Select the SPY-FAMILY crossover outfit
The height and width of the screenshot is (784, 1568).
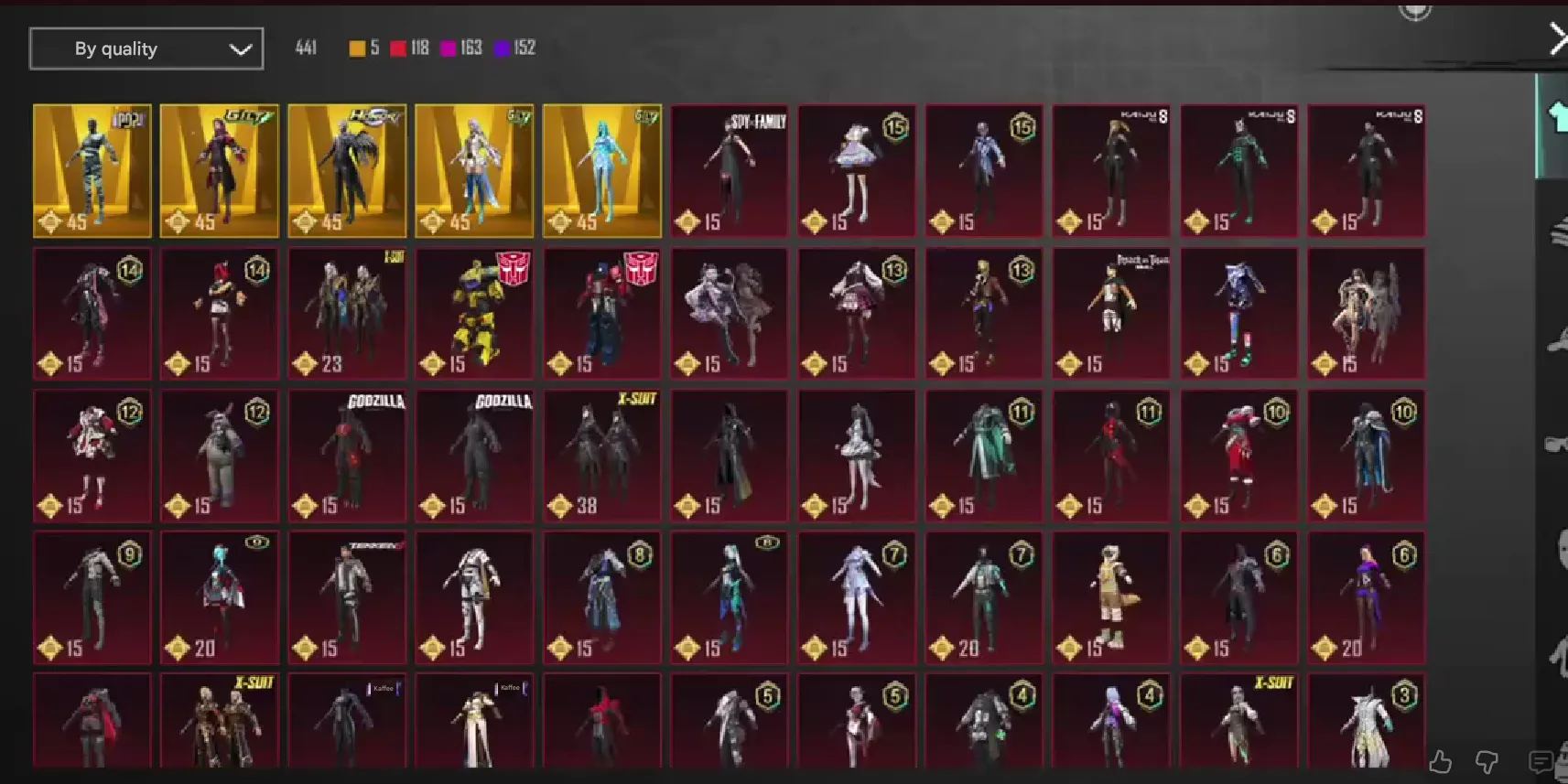click(729, 171)
